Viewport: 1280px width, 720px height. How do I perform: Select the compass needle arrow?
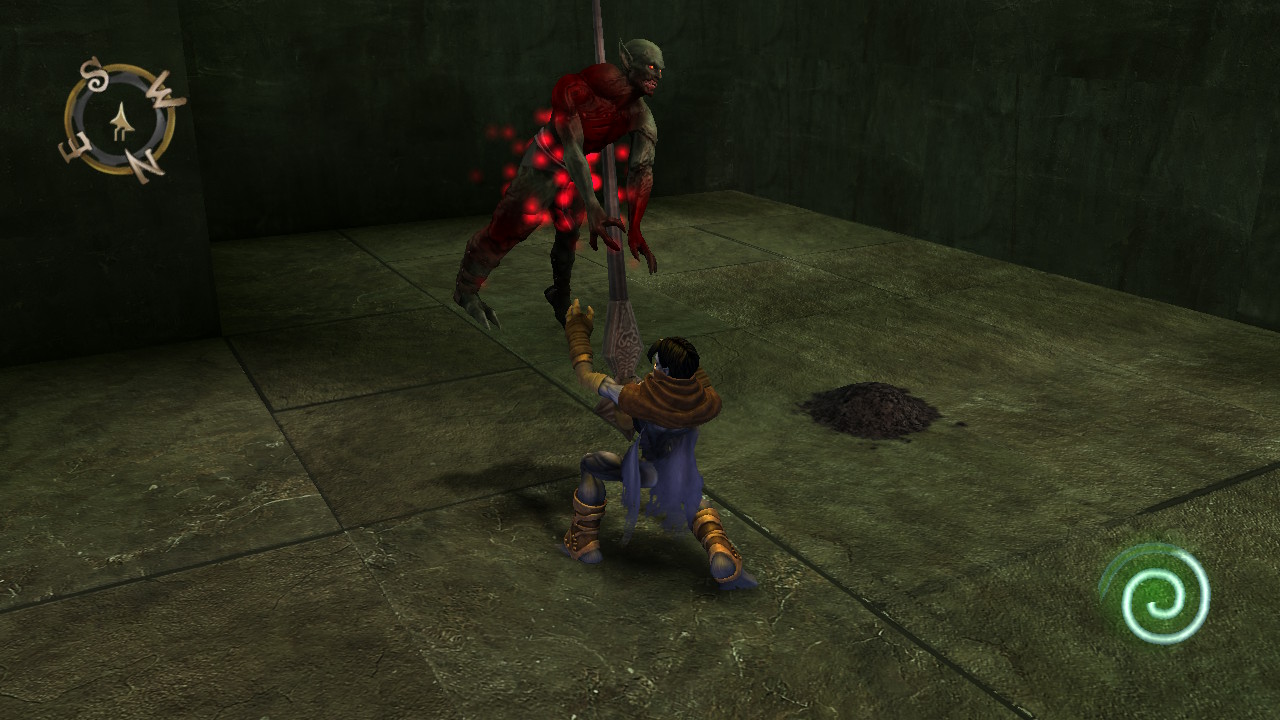pyautogui.click(x=122, y=119)
